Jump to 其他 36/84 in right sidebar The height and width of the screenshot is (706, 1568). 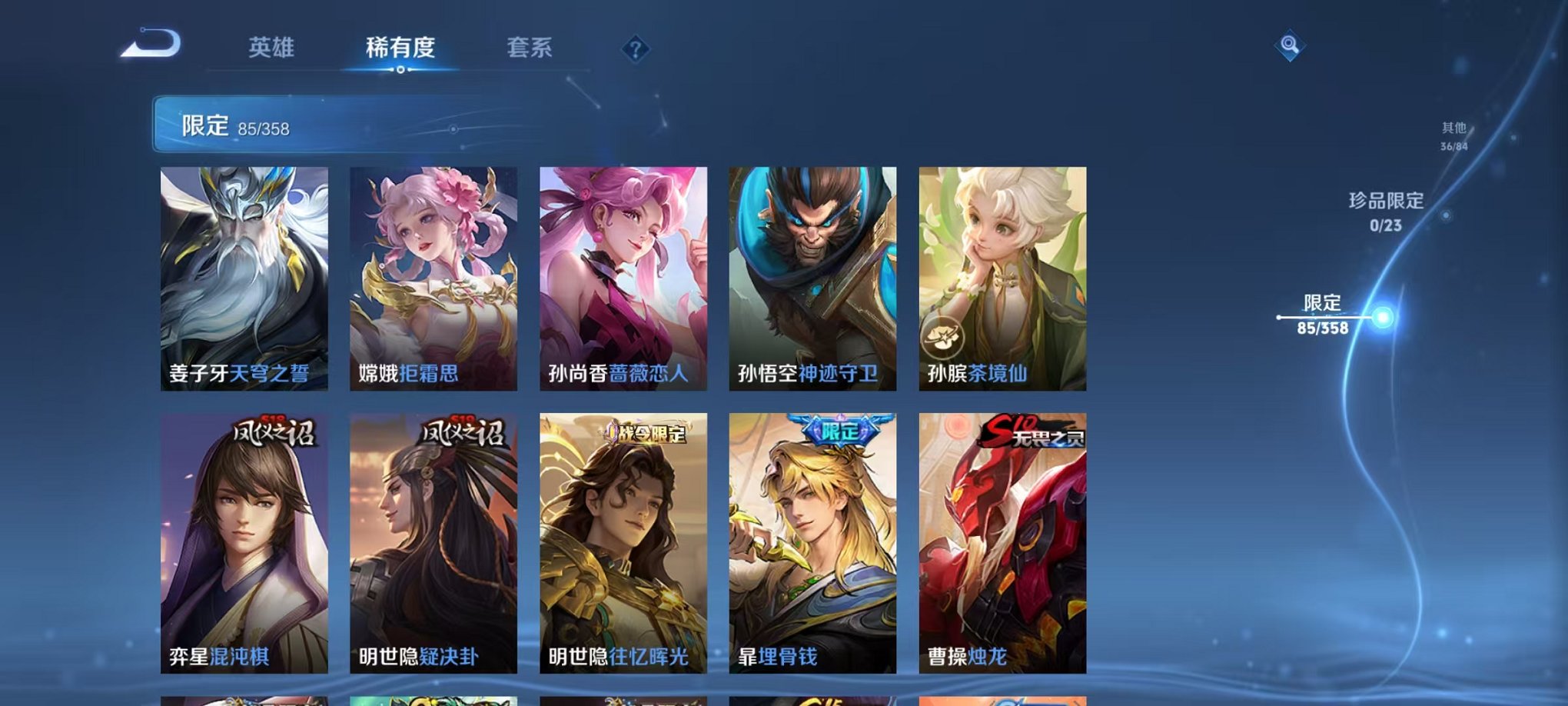click(x=1453, y=137)
